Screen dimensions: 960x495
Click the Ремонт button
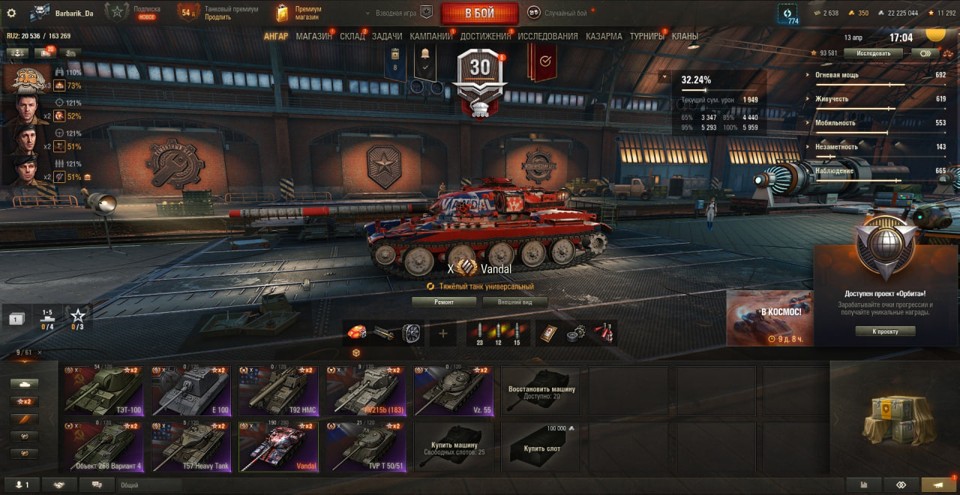click(x=443, y=301)
